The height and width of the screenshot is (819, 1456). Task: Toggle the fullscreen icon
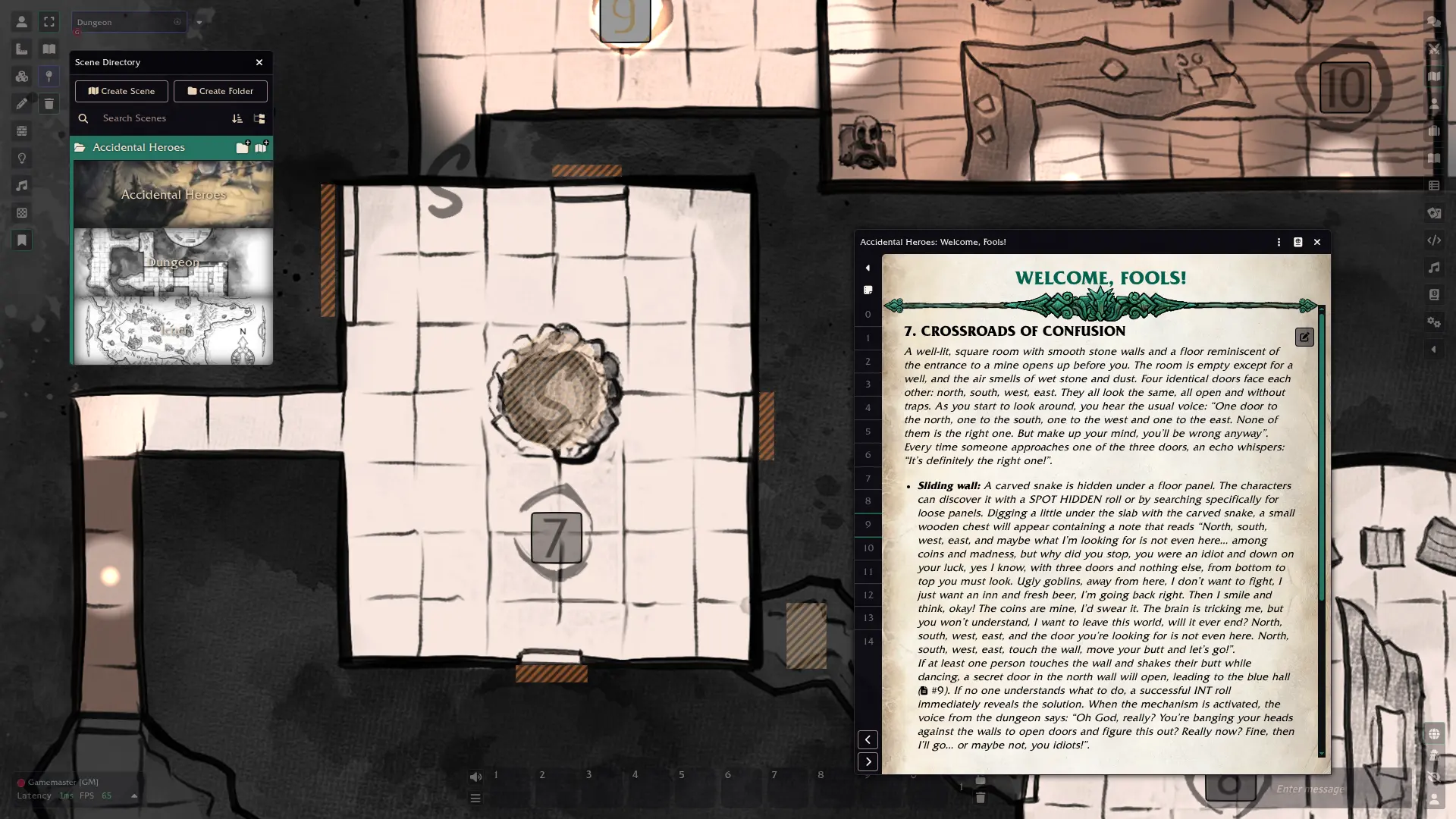tap(49, 22)
